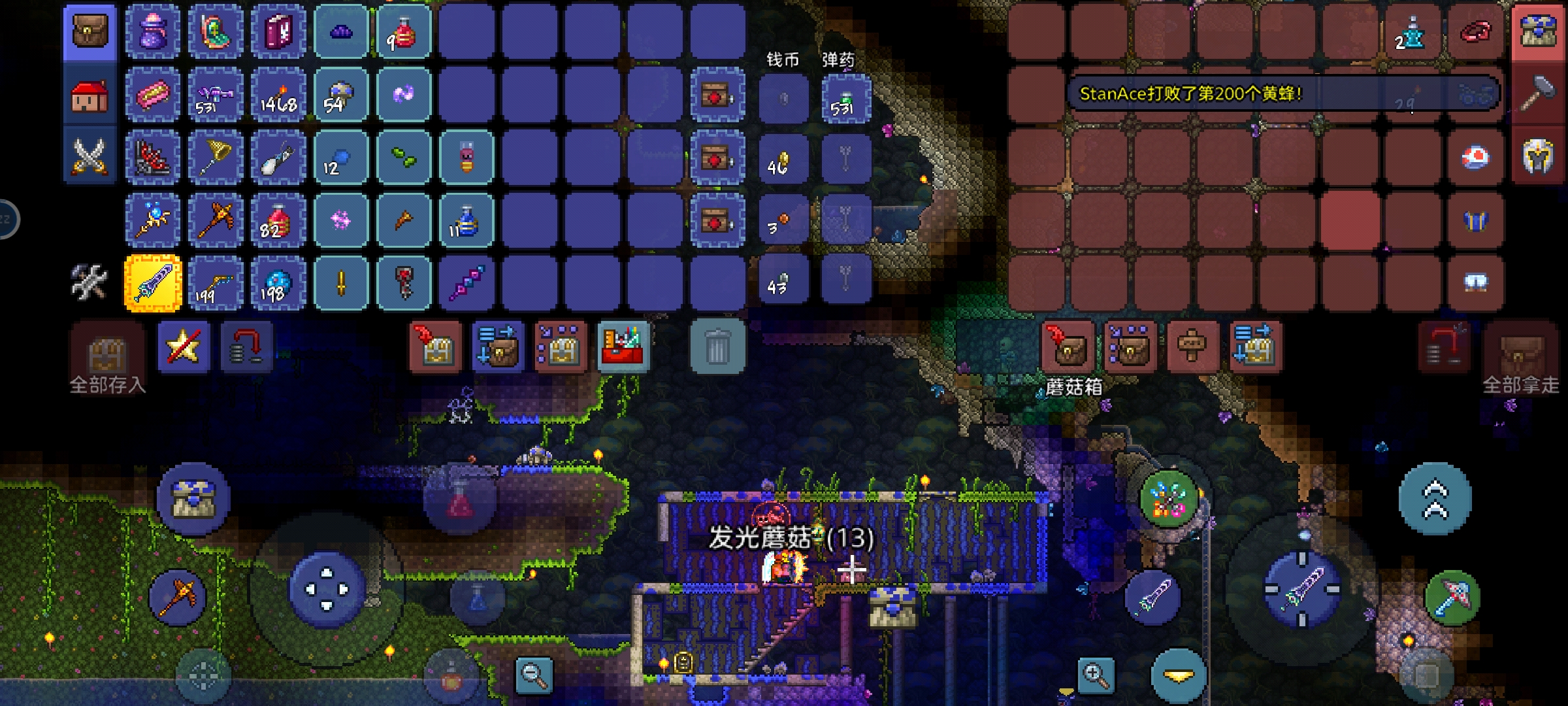This screenshot has width=1568, height=706.
Task: Open the chest tab beside storage grid
Action: coord(1538,31)
